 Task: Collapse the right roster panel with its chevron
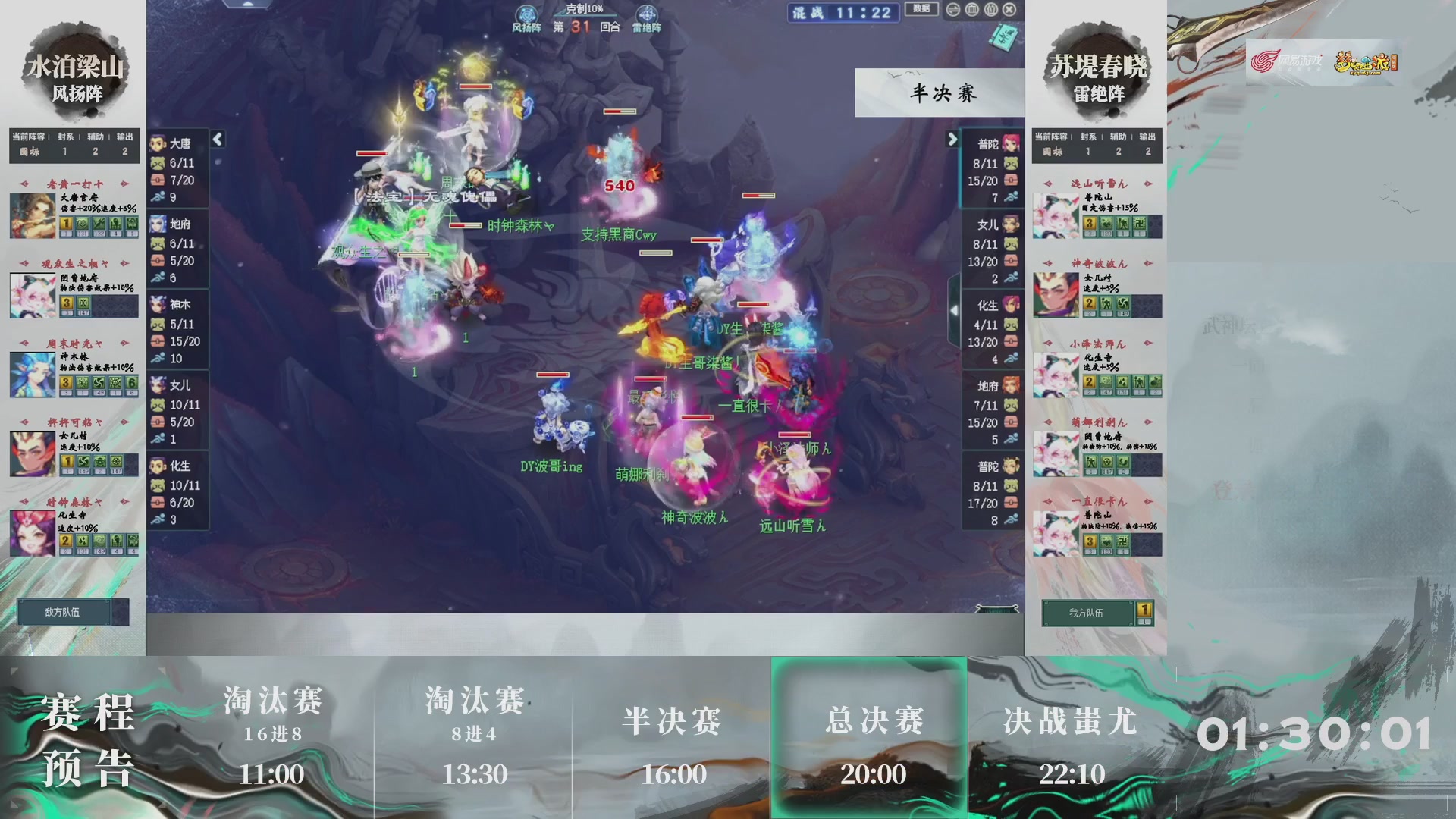tap(953, 140)
